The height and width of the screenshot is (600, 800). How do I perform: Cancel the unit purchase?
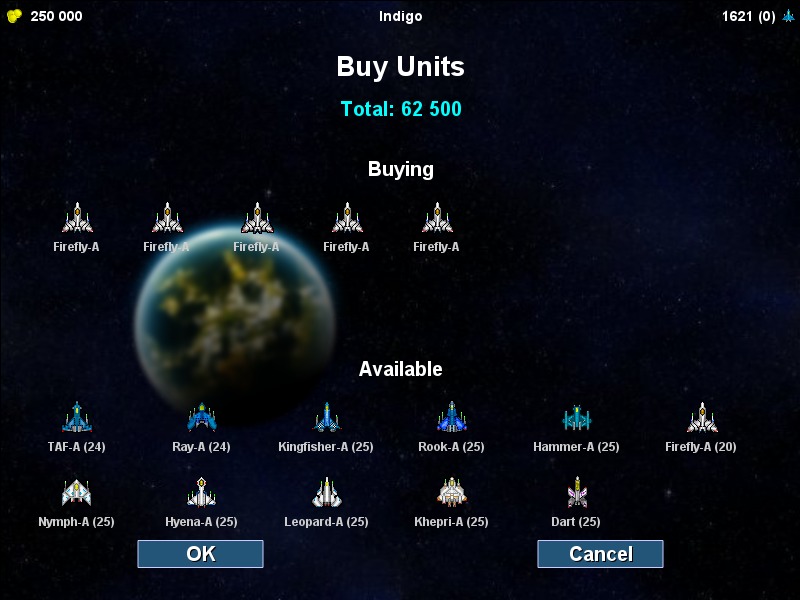600,554
